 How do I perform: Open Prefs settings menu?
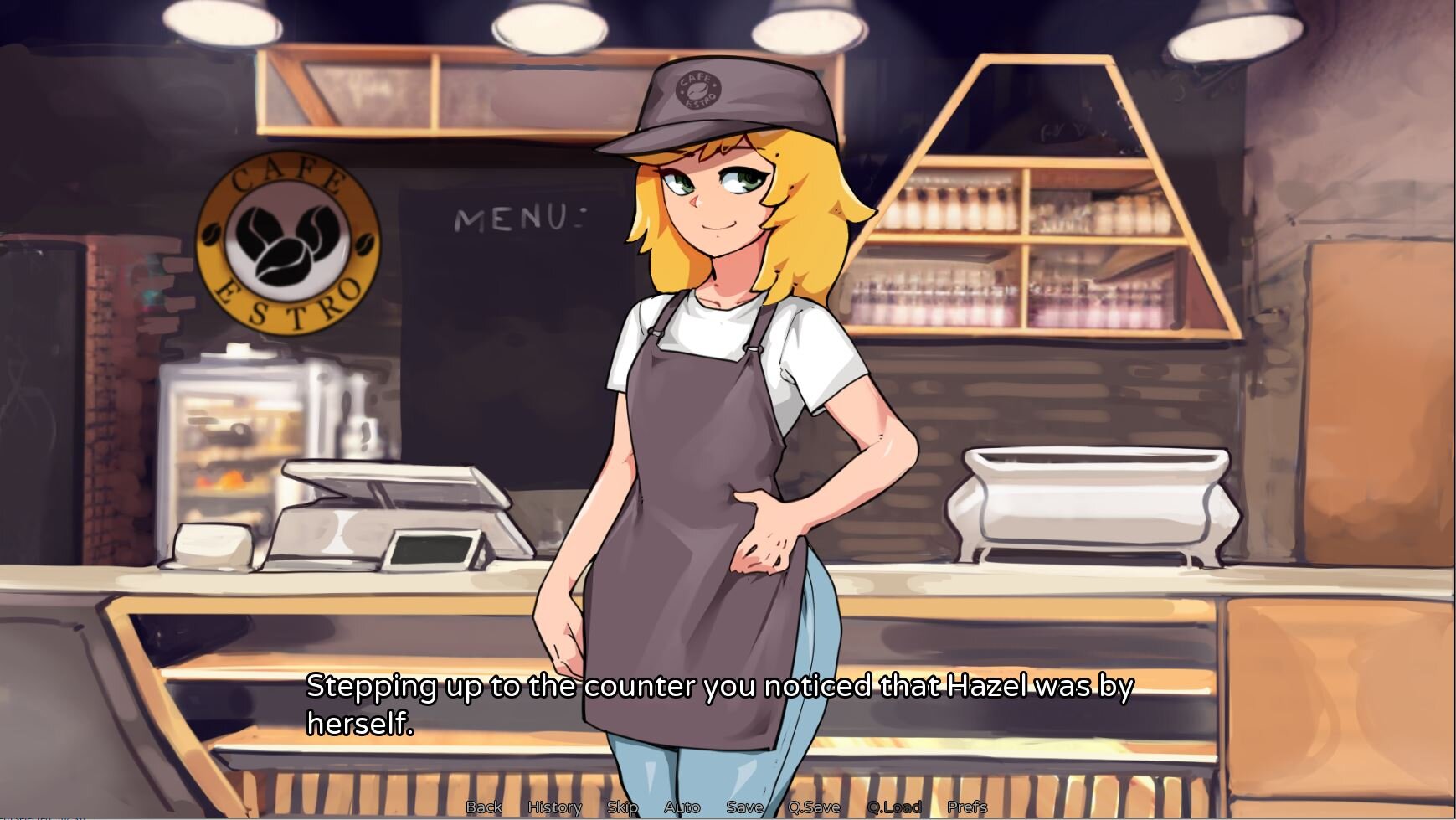(x=967, y=807)
